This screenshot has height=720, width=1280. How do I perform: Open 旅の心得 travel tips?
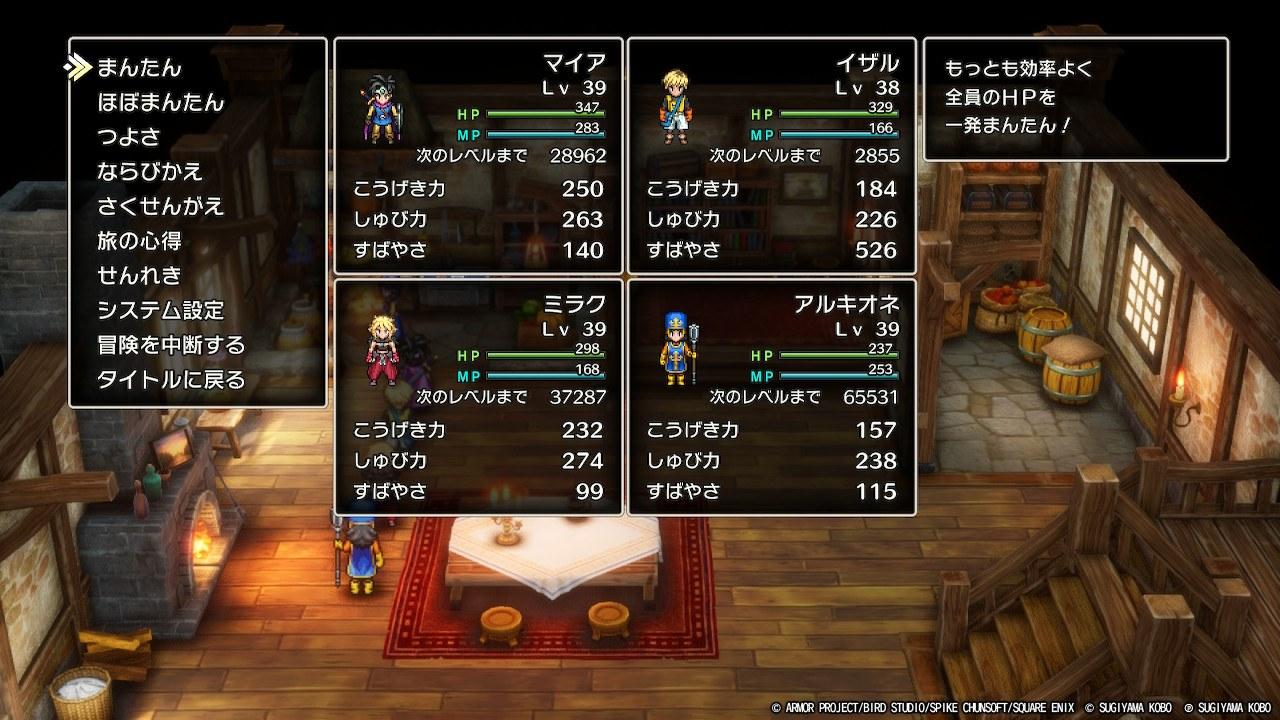point(139,241)
